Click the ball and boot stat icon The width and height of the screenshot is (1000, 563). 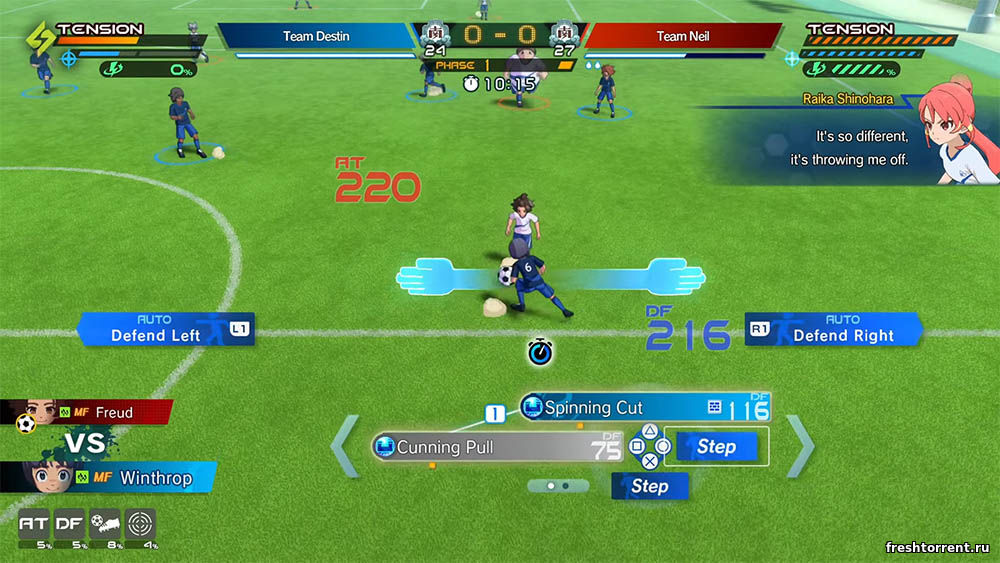105,524
